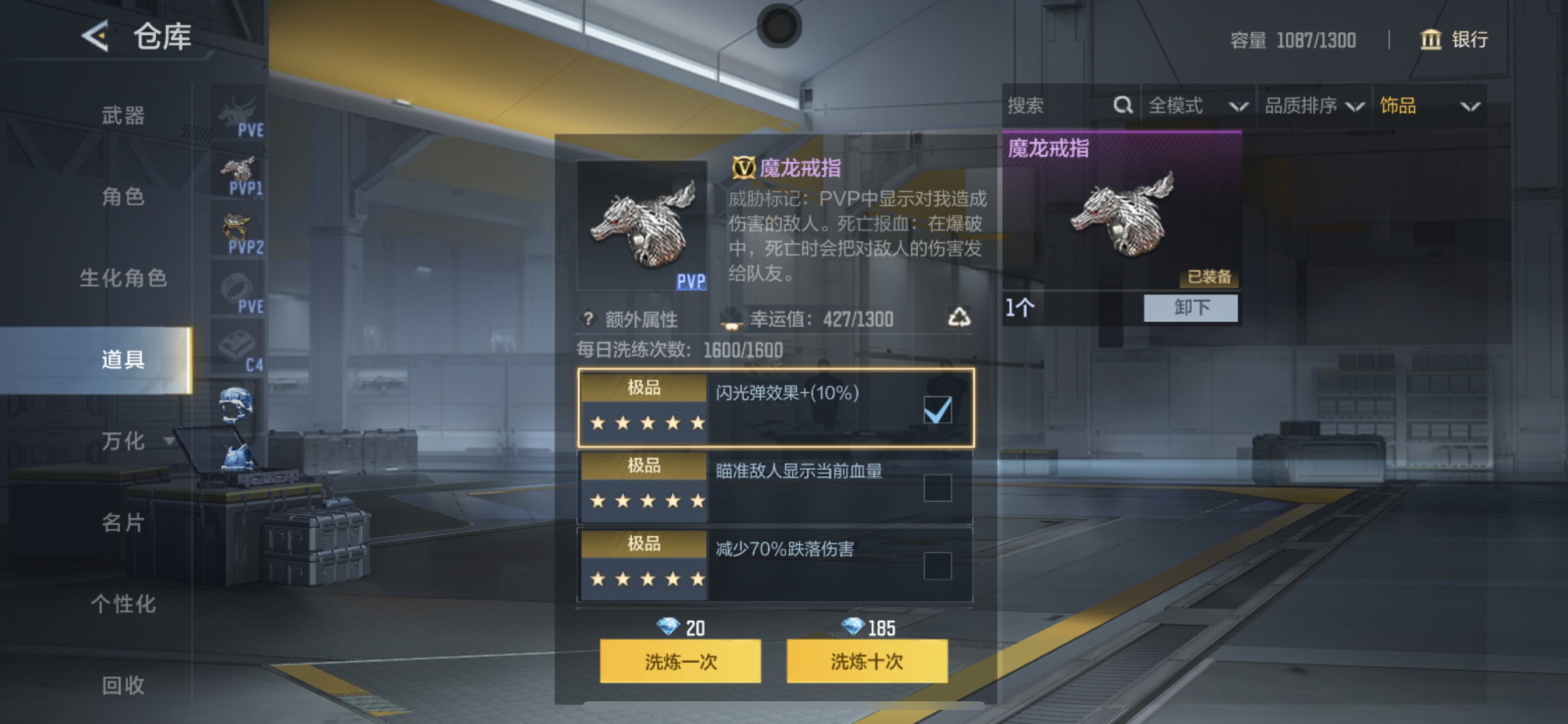Enable the 瞄准敌人显示当前血量 attribute checkbox
1568x724 pixels.
coord(937,487)
